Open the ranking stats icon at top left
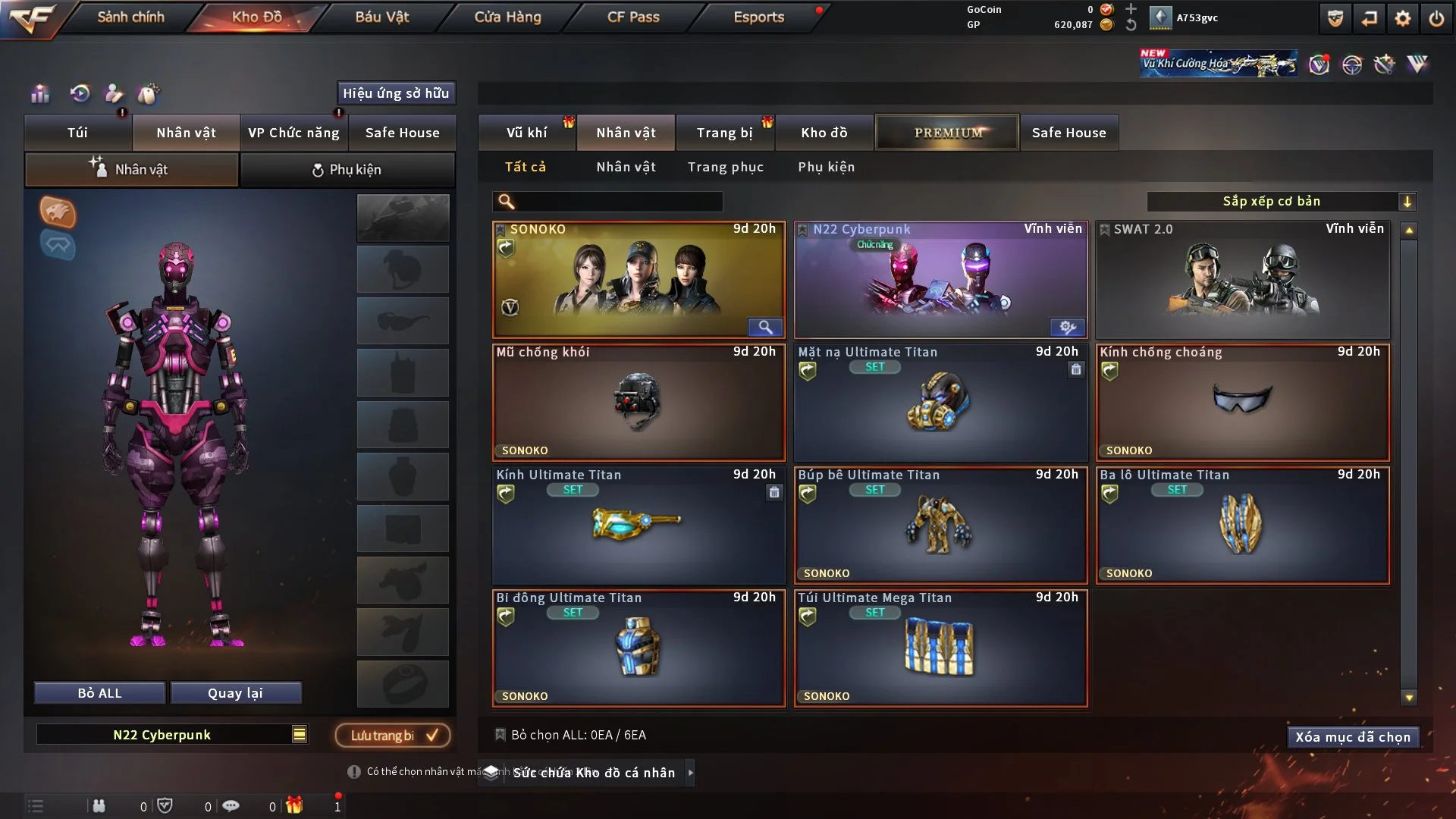Viewport: 1456px width, 819px height. [x=39, y=93]
